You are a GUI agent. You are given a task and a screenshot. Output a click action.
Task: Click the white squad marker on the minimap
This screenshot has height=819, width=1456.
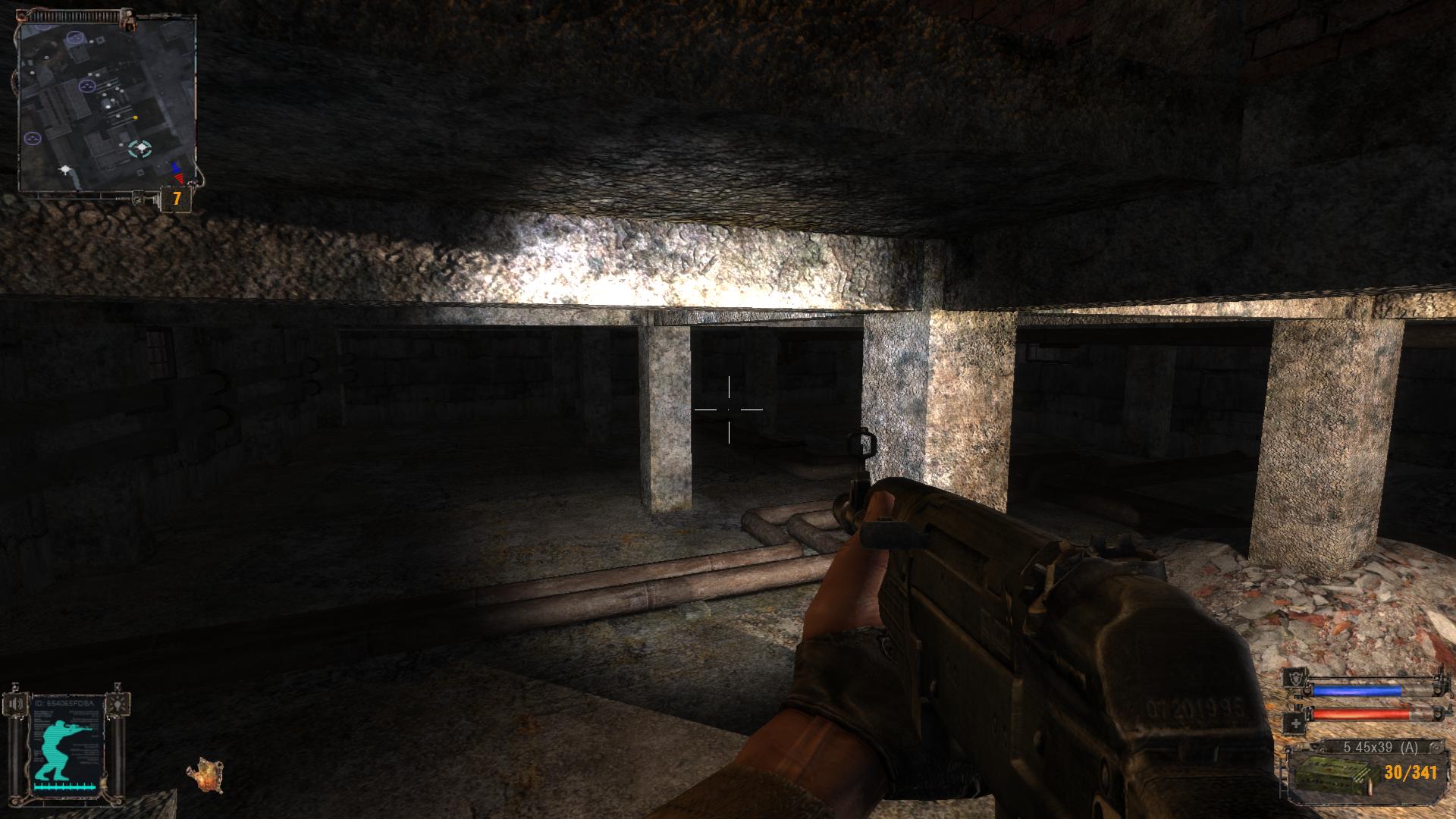(64, 170)
